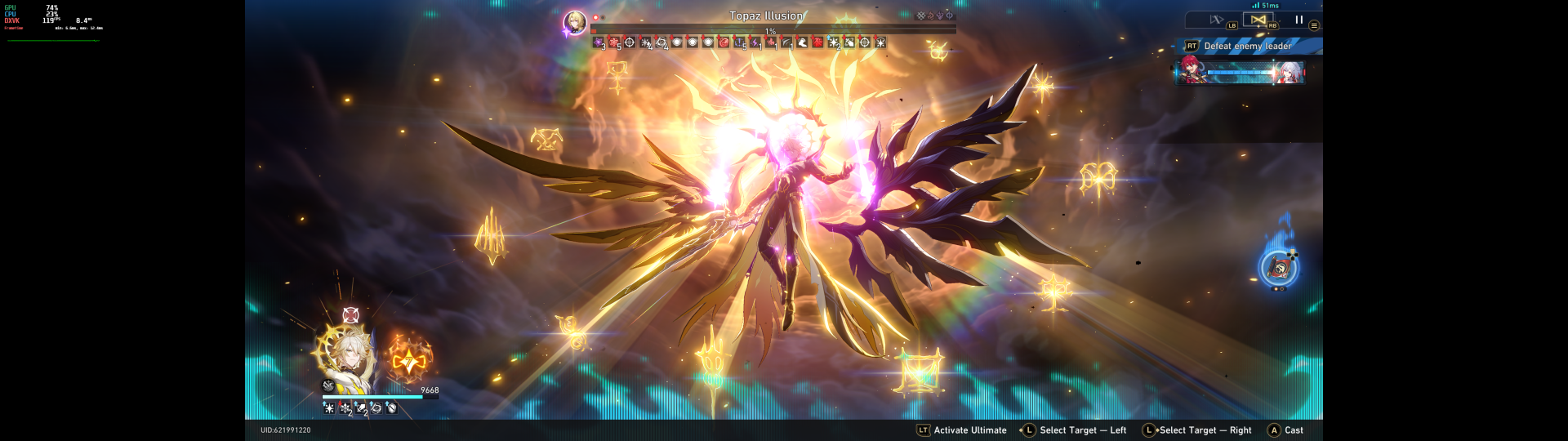Click the red-haired character progress portrait
1568x441 pixels.
(1189, 71)
